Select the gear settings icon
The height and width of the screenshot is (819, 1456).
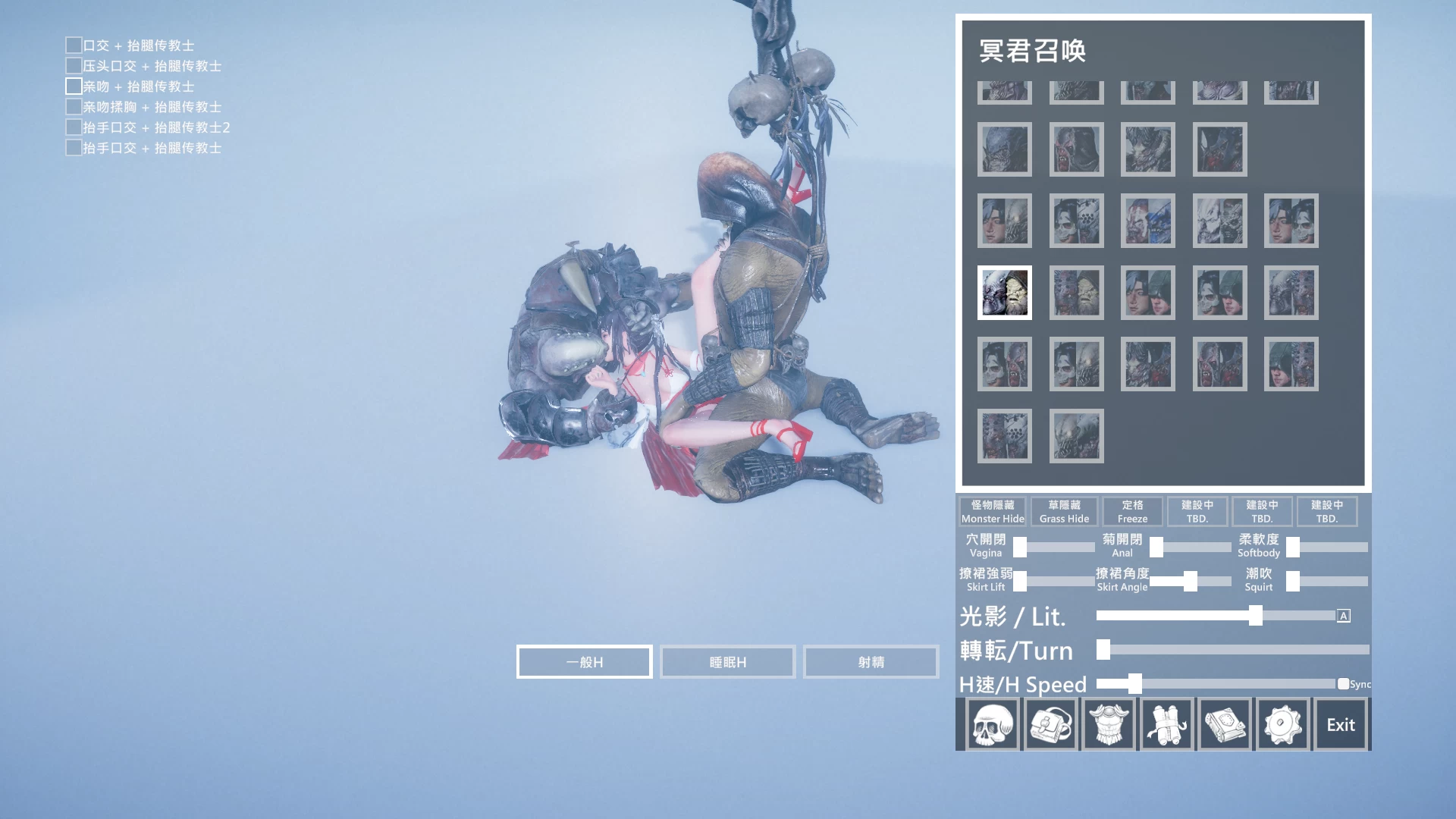point(1282,723)
